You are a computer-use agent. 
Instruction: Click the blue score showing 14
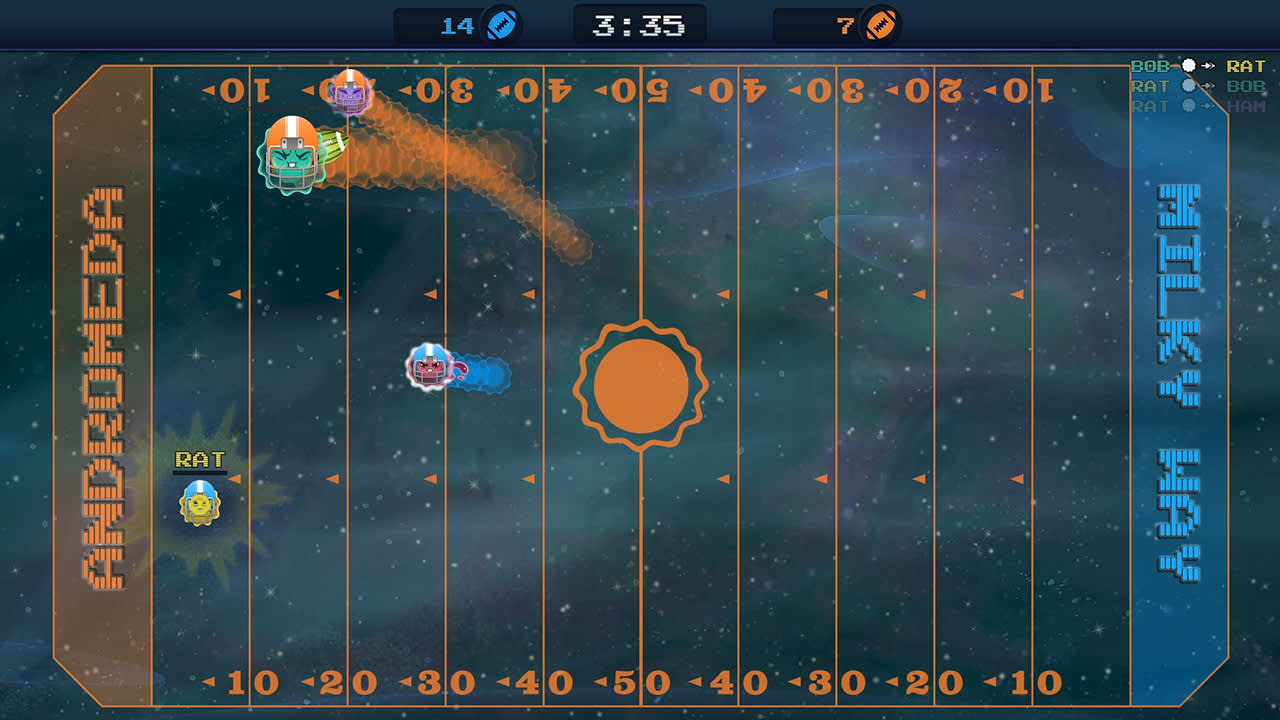point(460,26)
